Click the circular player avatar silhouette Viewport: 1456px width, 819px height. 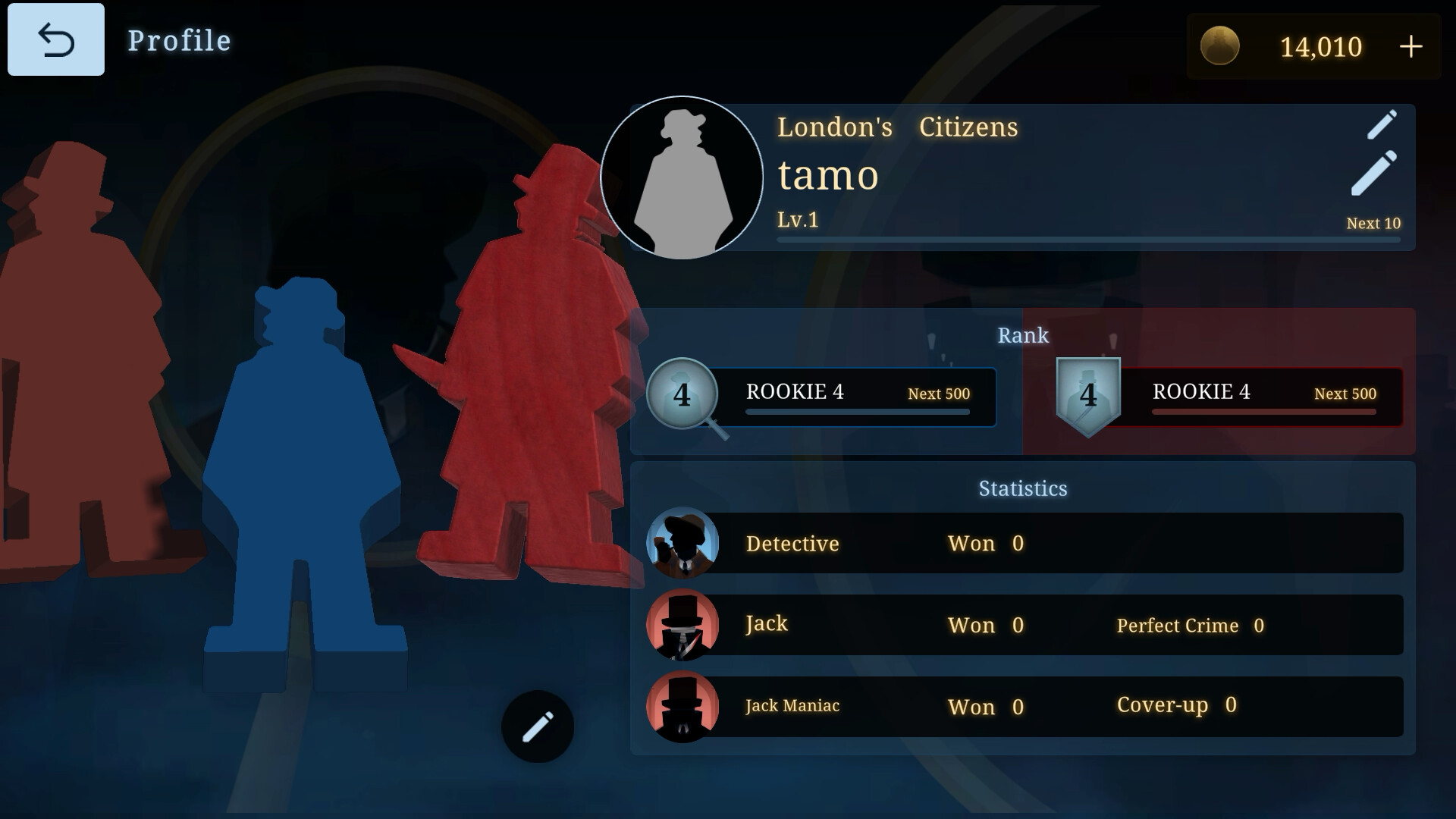[682, 176]
